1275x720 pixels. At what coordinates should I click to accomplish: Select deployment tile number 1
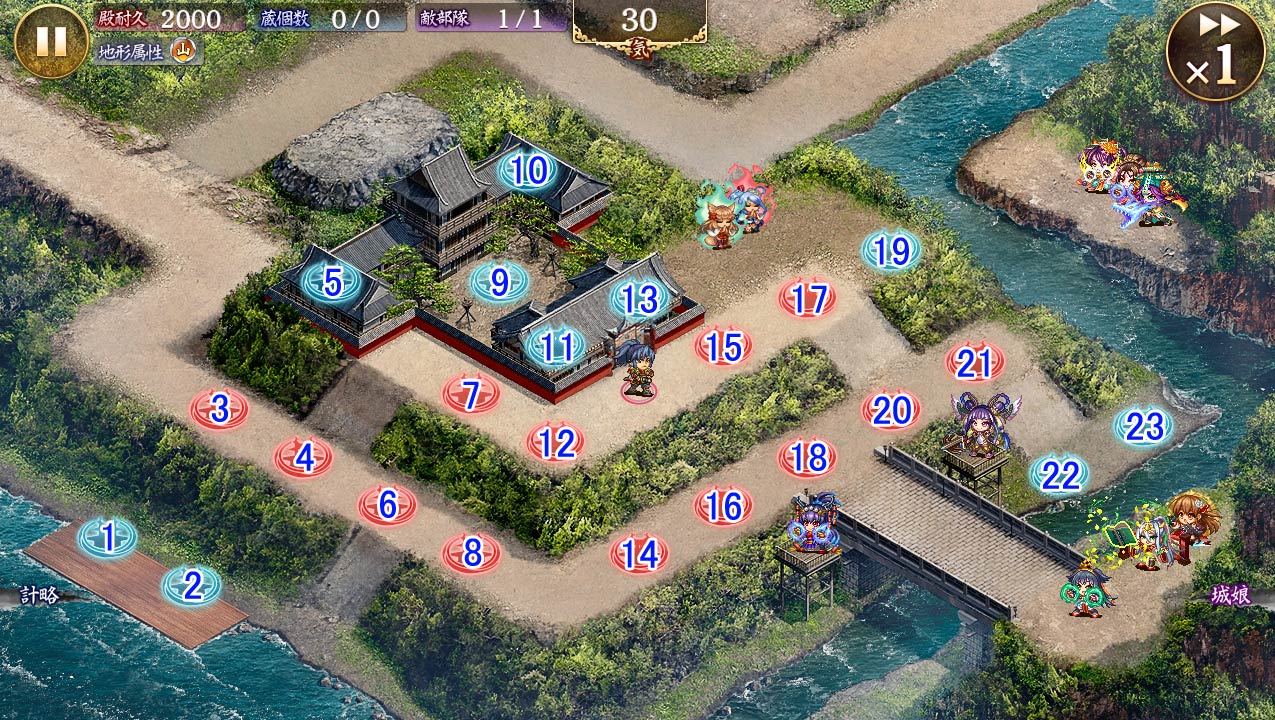tap(108, 538)
